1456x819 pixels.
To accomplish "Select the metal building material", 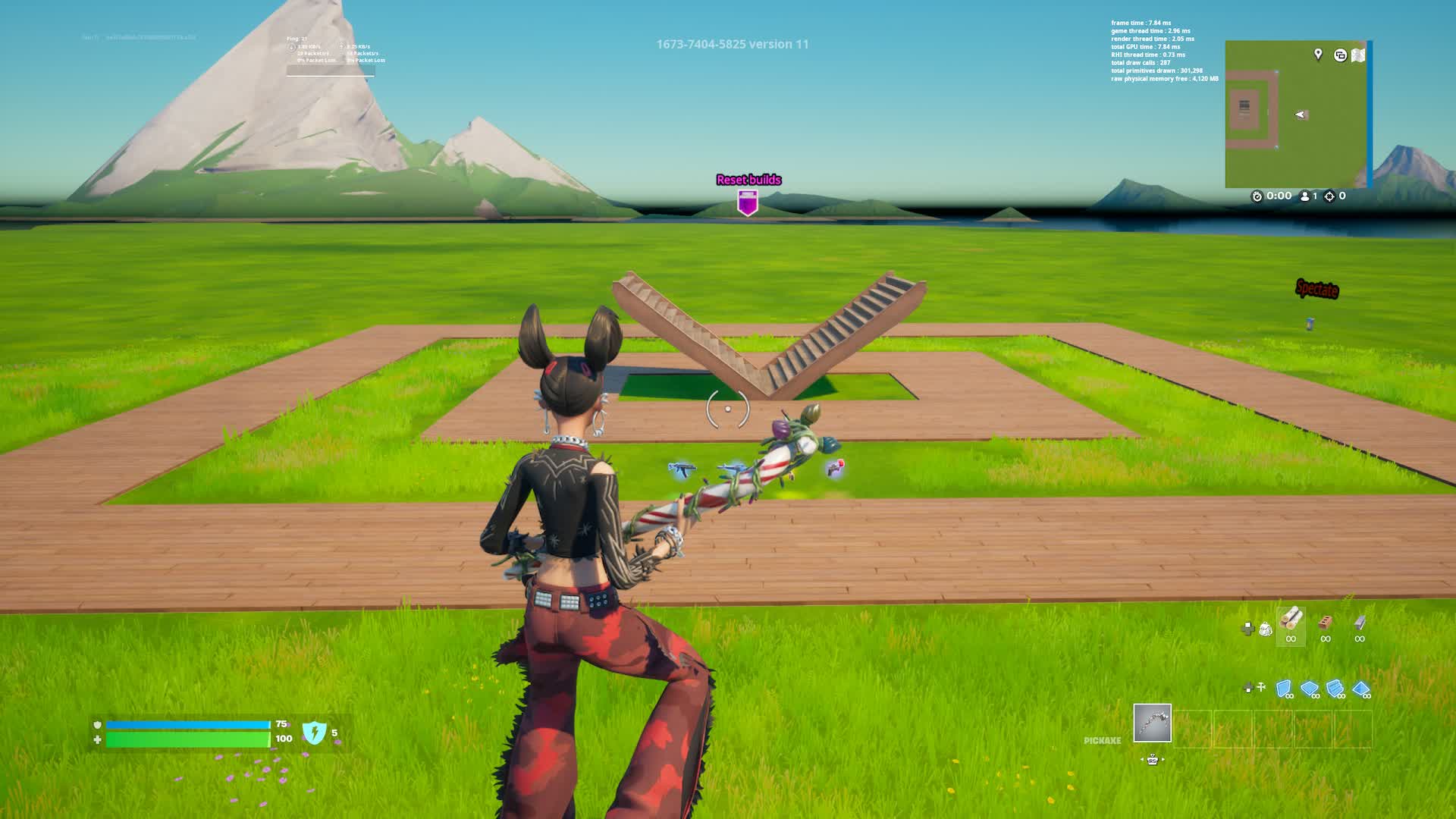I will tap(1360, 623).
